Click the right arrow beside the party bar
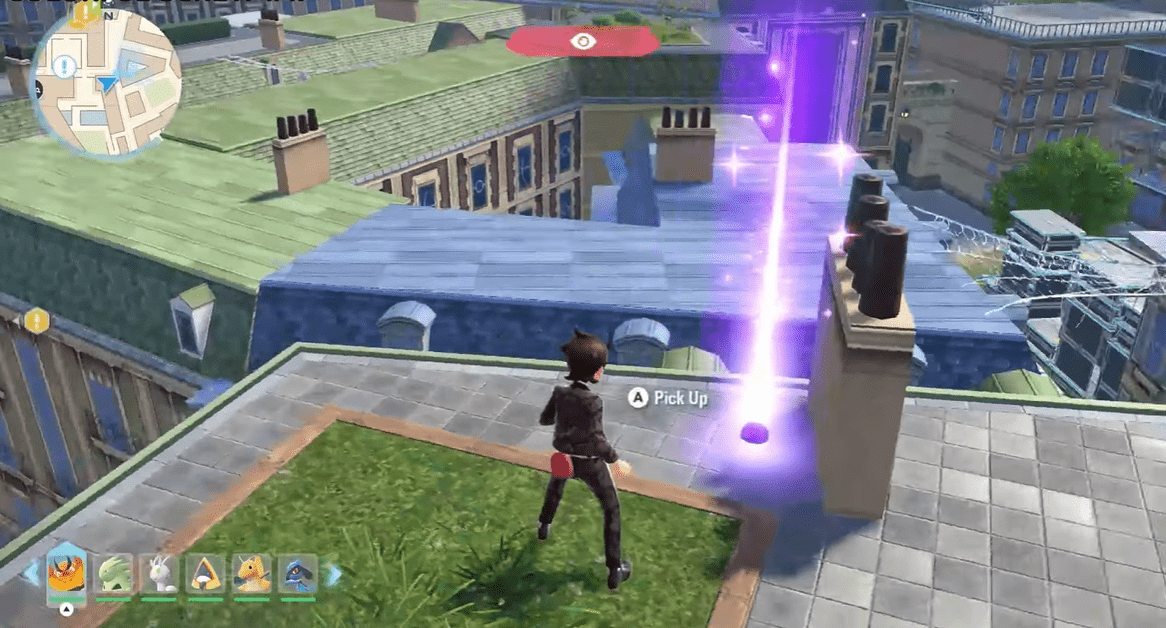The image size is (1166, 628). pyautogui.click(x=331, y=574)
